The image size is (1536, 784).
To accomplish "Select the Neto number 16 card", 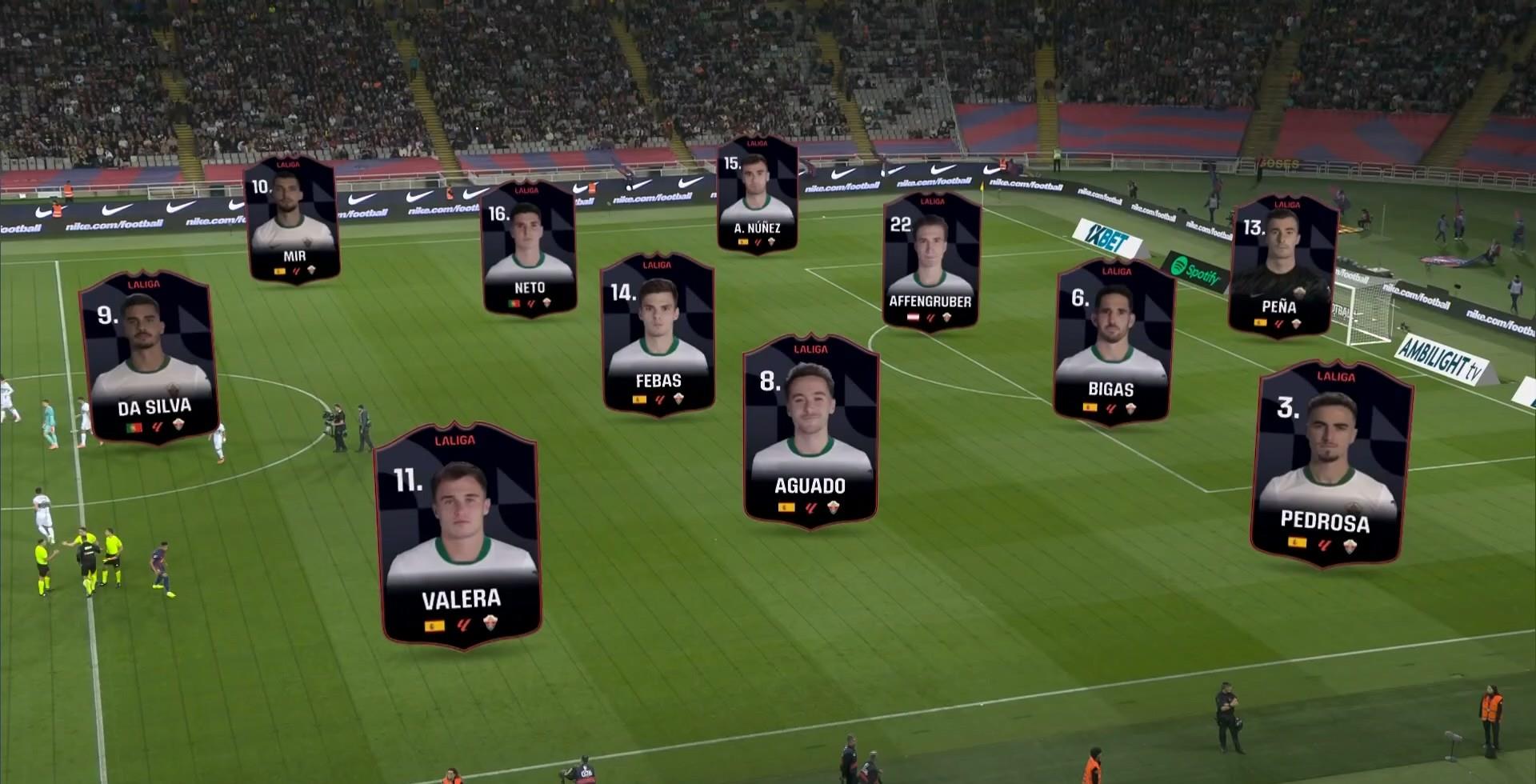I will coord(529,249).
